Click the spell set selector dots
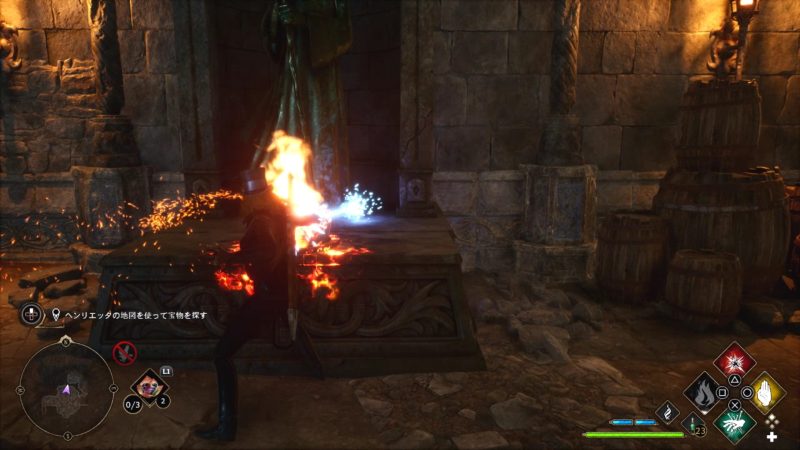800x450 pixels. tap(770, 423)
